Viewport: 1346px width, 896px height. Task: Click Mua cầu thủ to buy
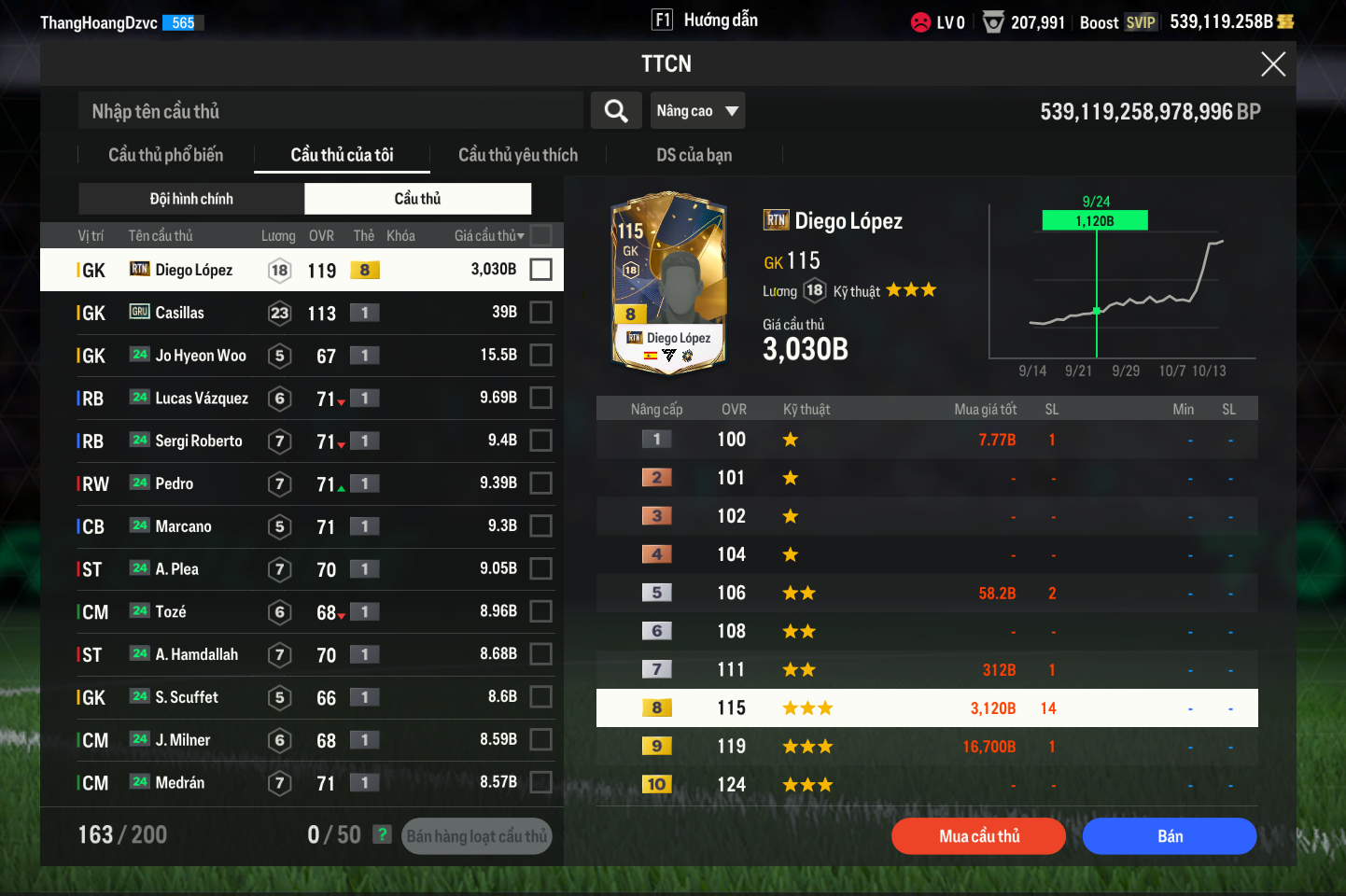tap(978, 836)
